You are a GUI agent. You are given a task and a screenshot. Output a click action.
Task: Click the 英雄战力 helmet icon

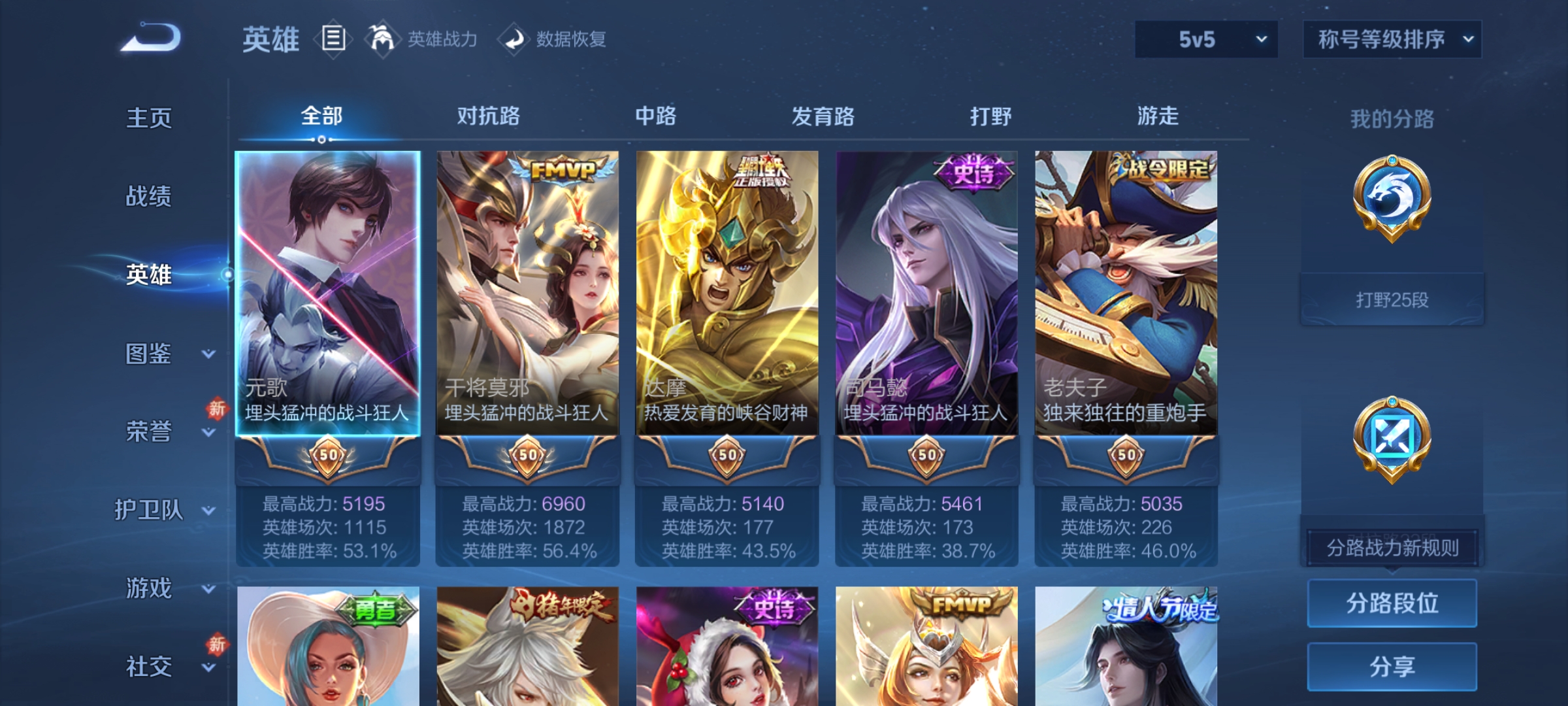pos(384,38)
